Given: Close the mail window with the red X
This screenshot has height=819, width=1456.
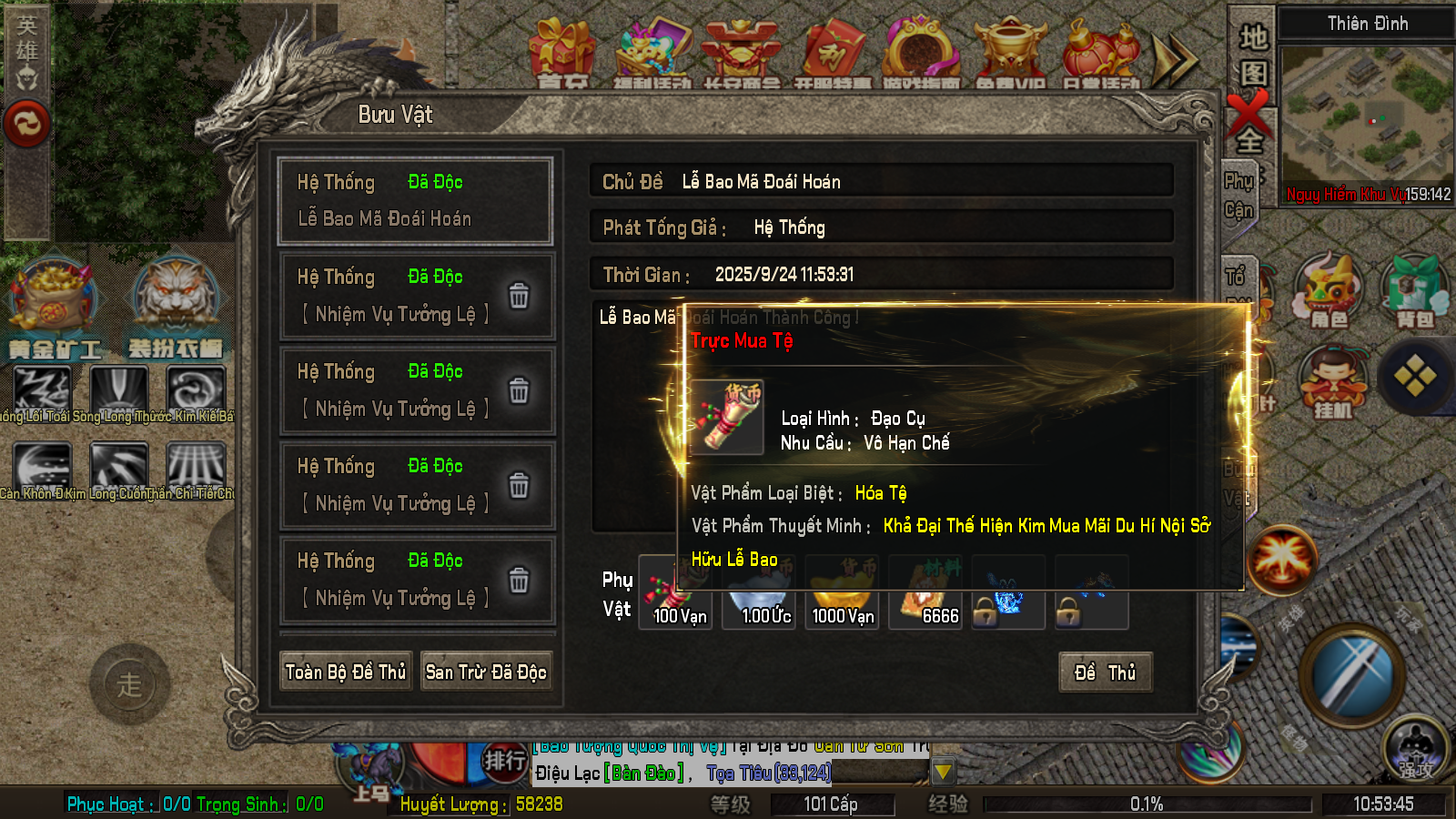Looking at the screenshot, I should pos(1248,113).
